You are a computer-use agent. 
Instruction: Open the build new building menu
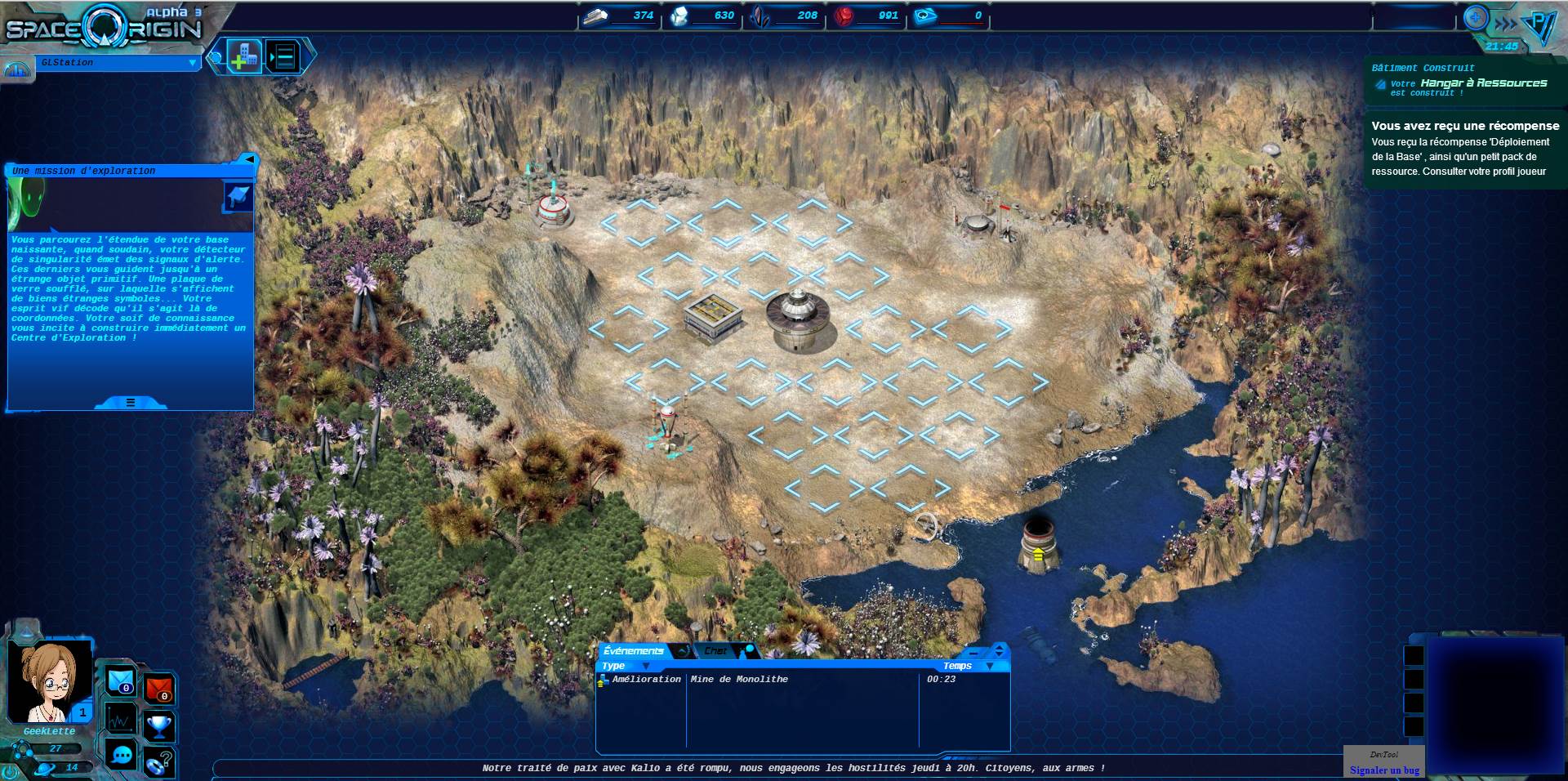coord(244,56)
